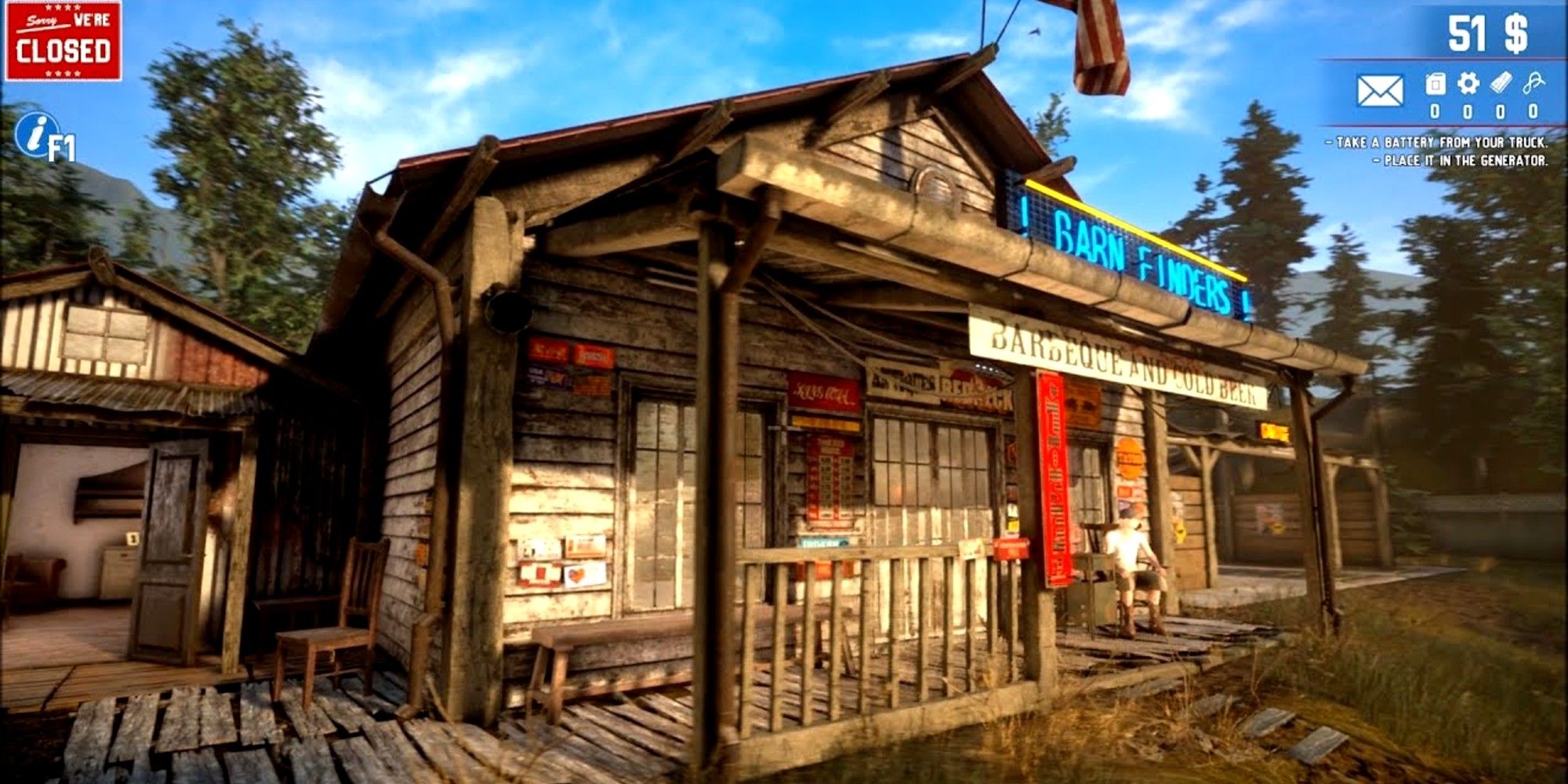Open the mail envelope icon
The width and height of the screenshot is (1568, 784).
(1380, 89)
